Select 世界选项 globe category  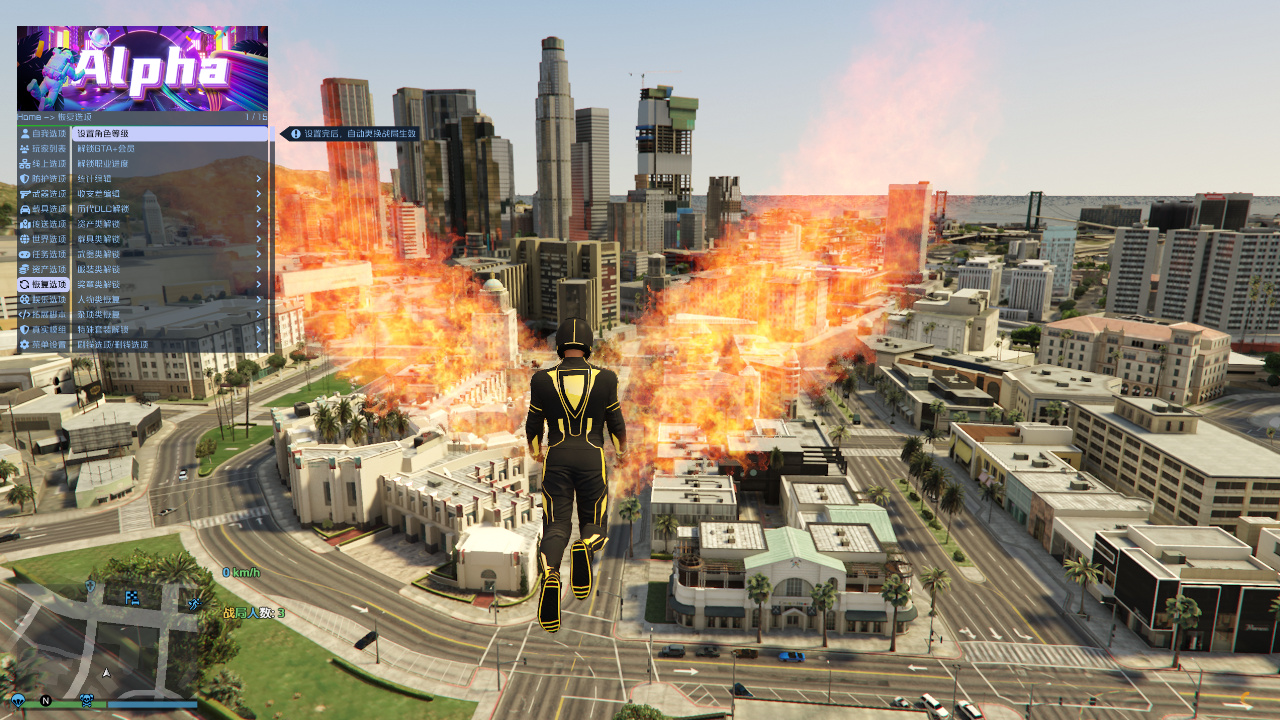(43, 239)
